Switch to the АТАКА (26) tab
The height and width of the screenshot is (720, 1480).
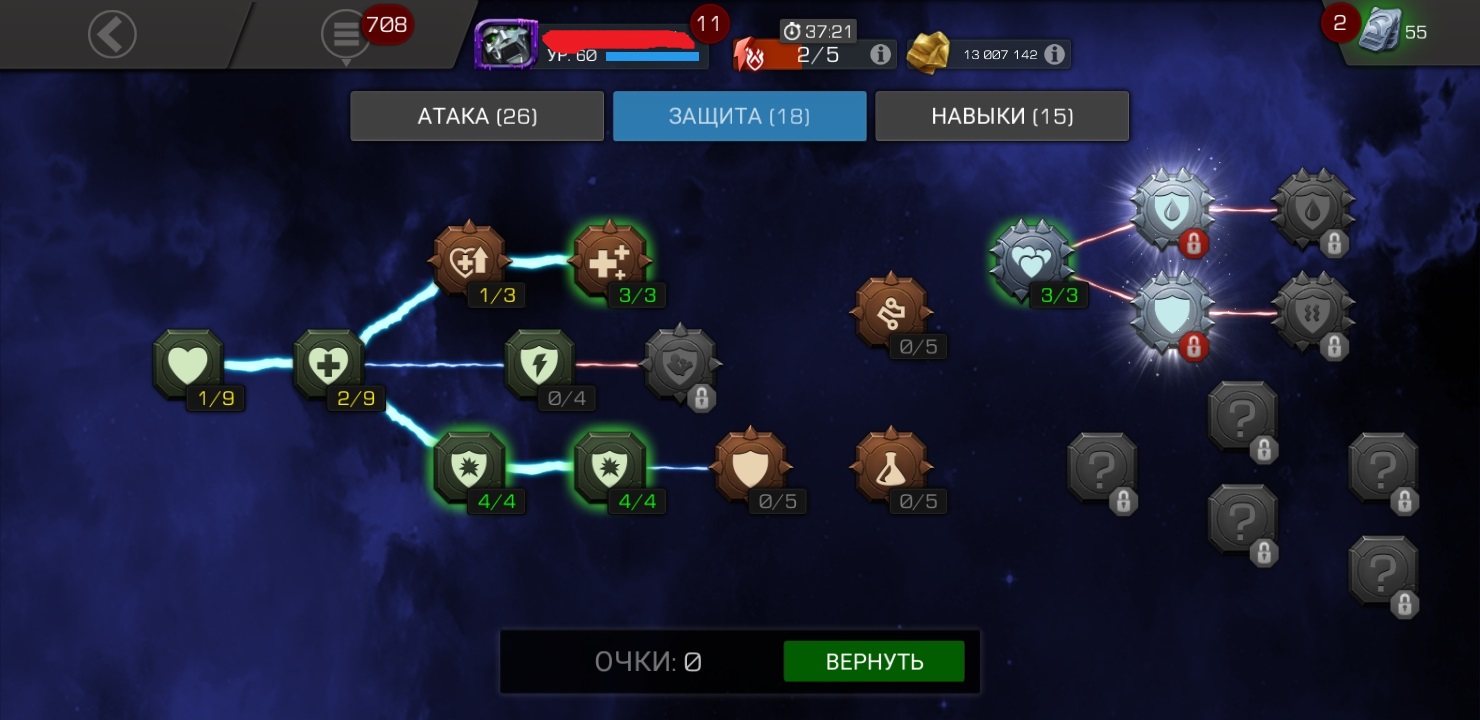477,116
